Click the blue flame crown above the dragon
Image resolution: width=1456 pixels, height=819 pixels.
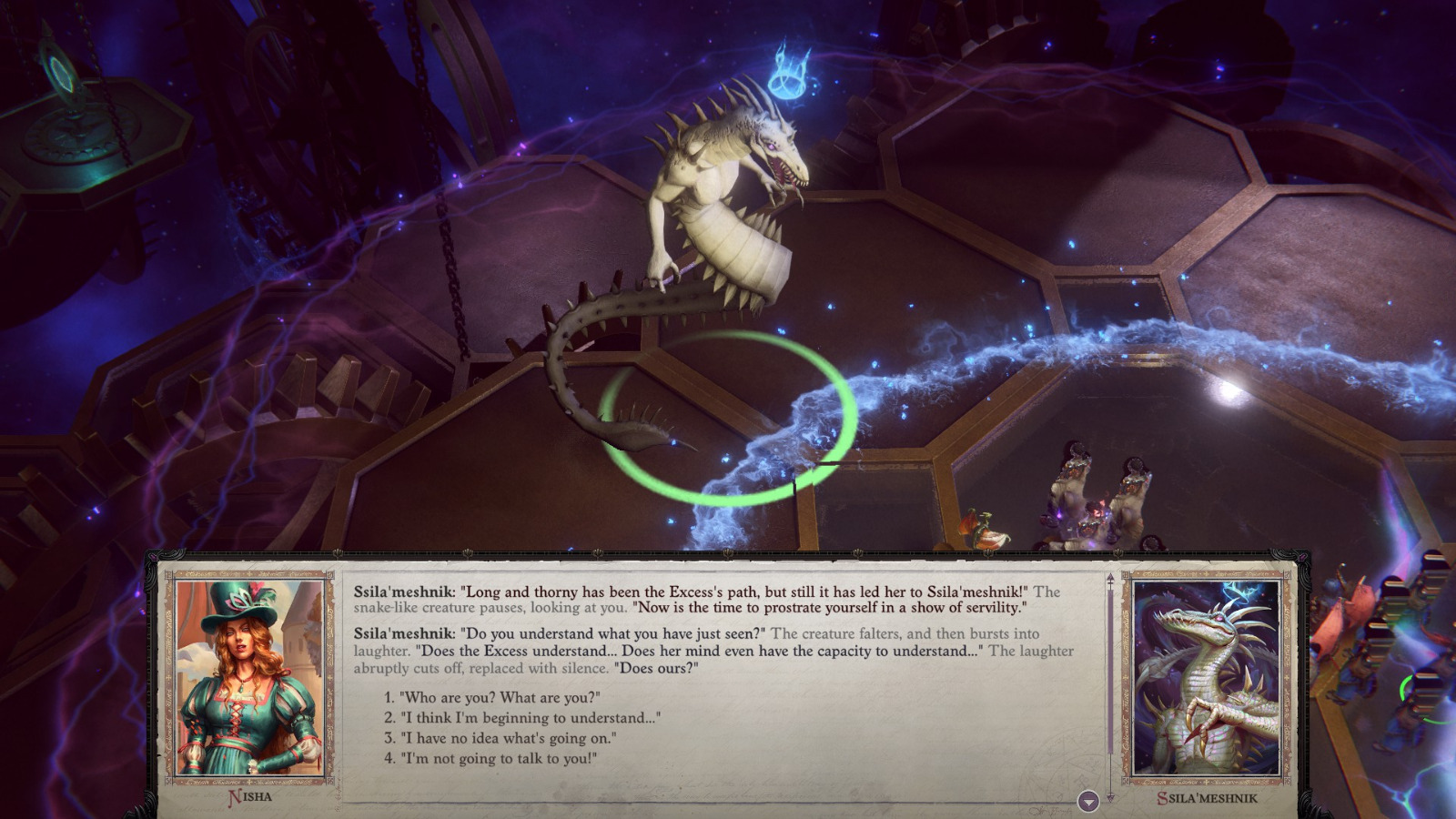click(790, 68)
